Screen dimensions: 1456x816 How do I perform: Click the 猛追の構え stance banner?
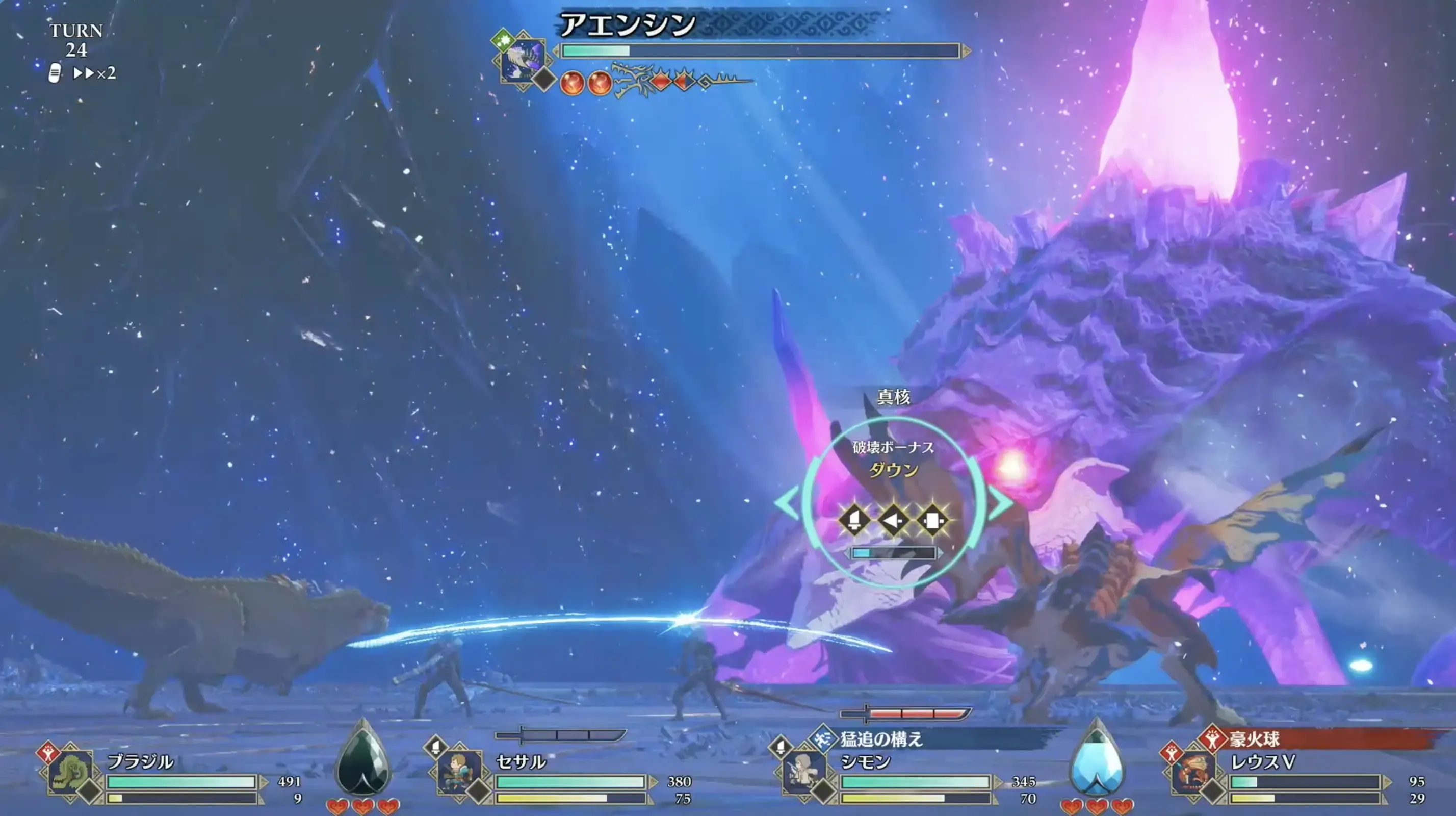tap(904, 738)
